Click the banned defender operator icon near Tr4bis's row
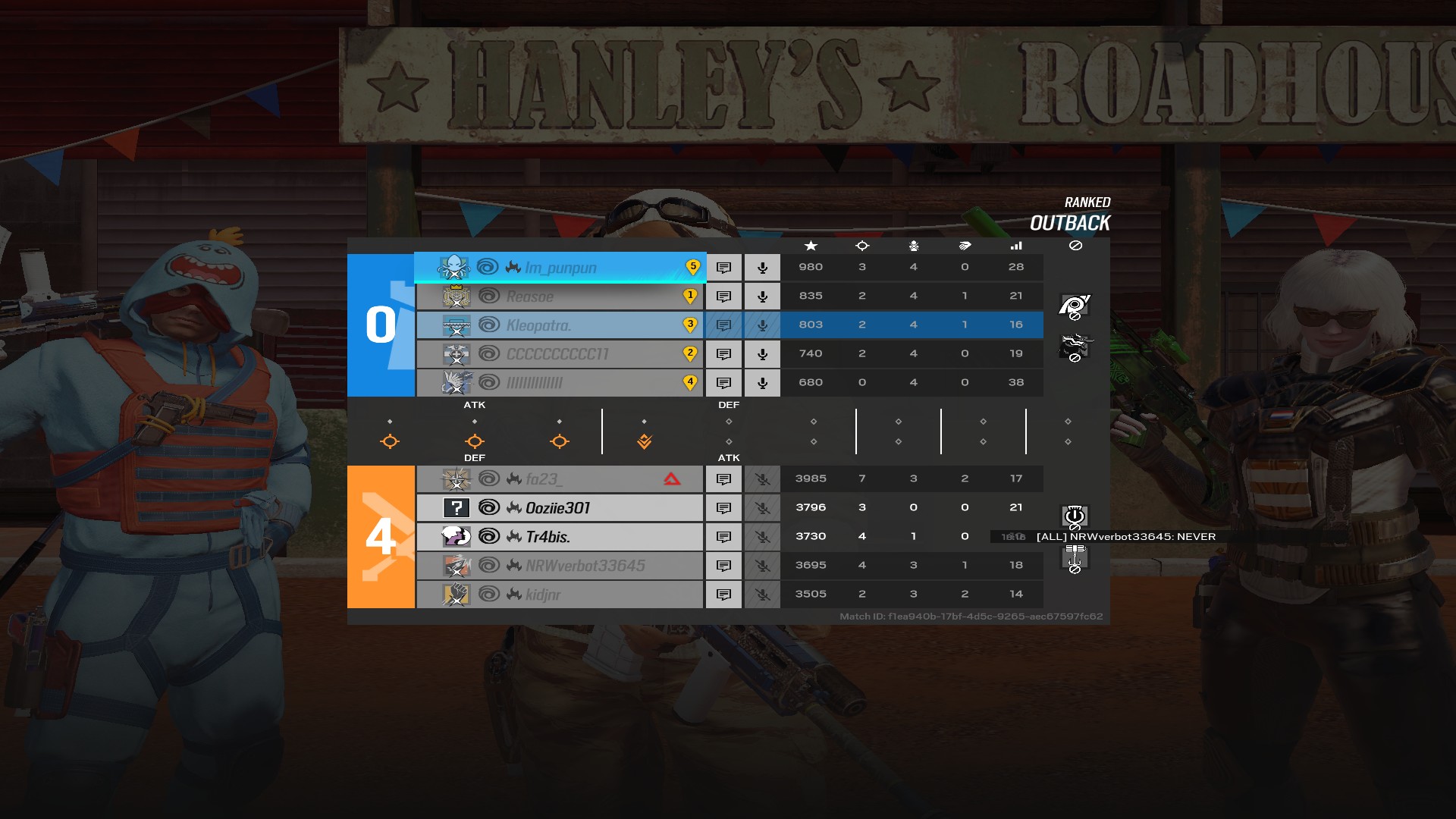The width and height of the screenshot is (1456, 819). coord(1073,558)
